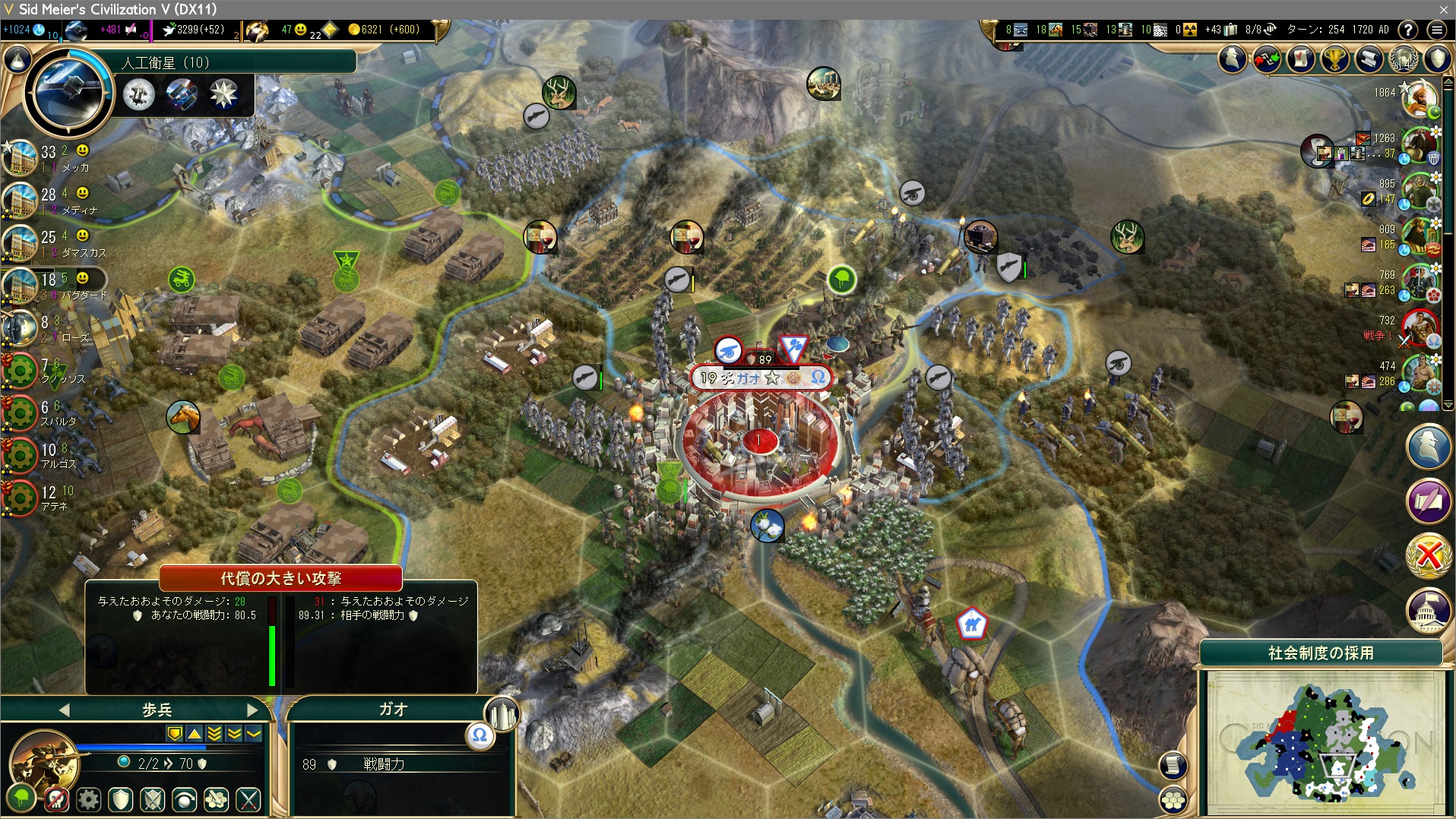The width and height of the screenshot is (1456, 819).
Task: Open the main menu hamburger button
Action: point(1436,30)
